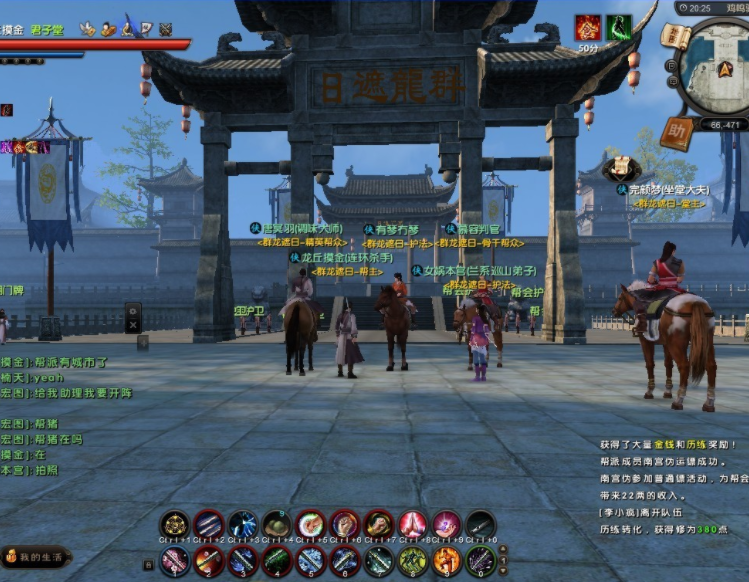
Task: Activate the purple crystal skill in slot 0
Action: click(x=480, y=560)
